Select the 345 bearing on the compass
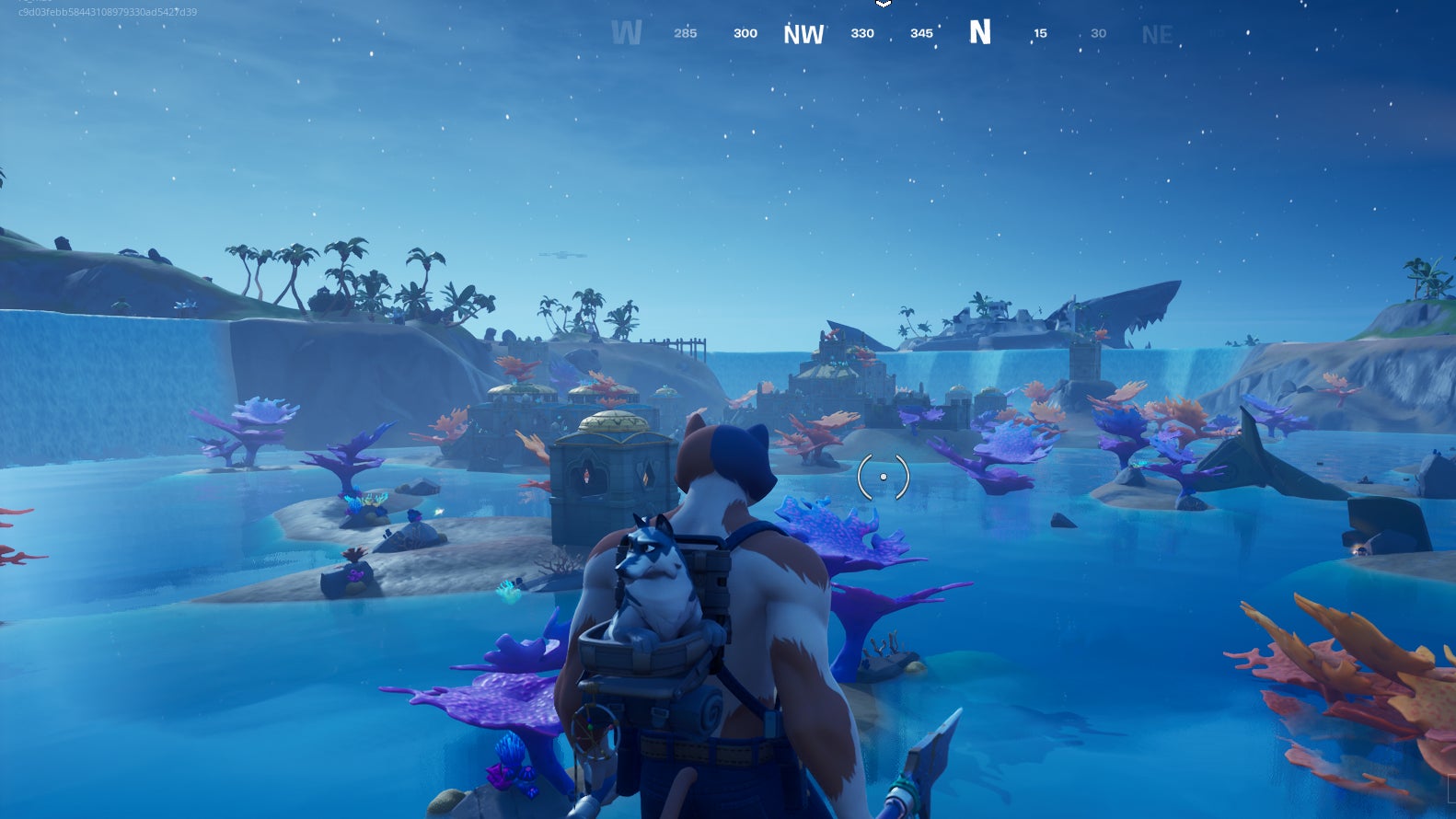The height and width of the screenshot is (819, 1456). click(920, 33)
